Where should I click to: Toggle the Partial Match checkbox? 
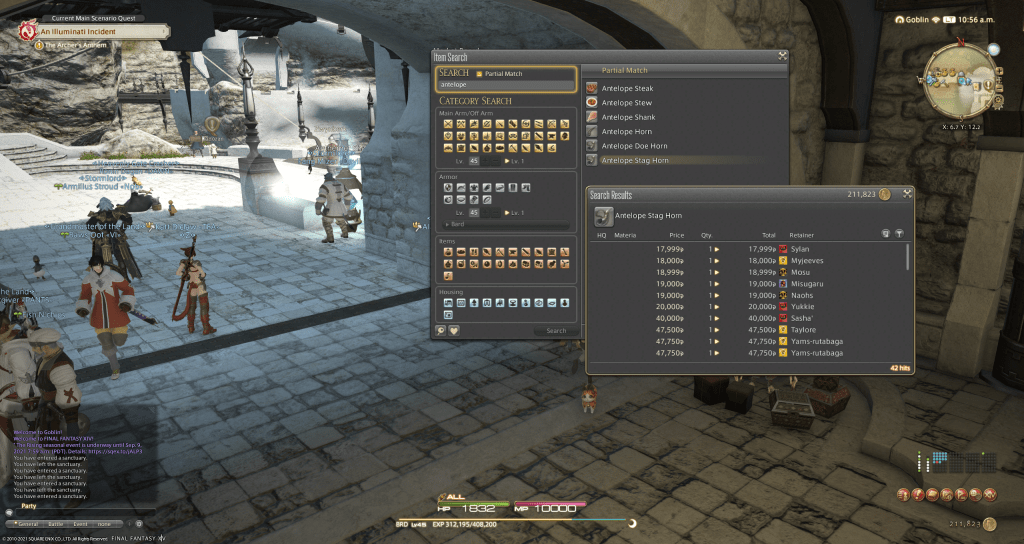point(479,74)
